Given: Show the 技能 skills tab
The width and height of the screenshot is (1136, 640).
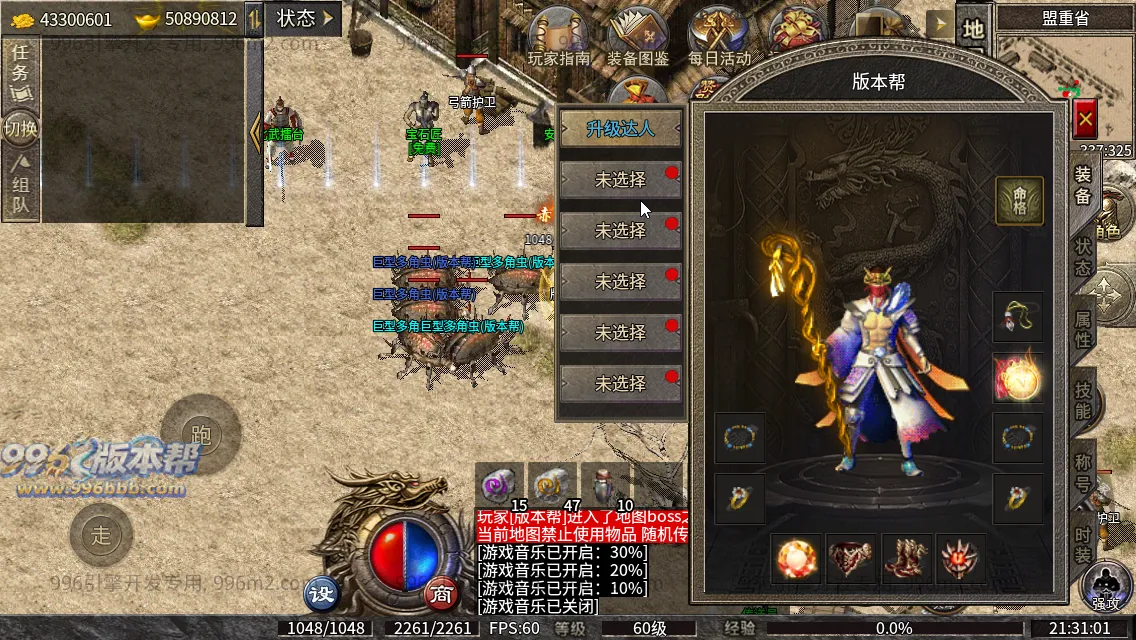Looking at the screenshot, I should (x=1083, y=399).
